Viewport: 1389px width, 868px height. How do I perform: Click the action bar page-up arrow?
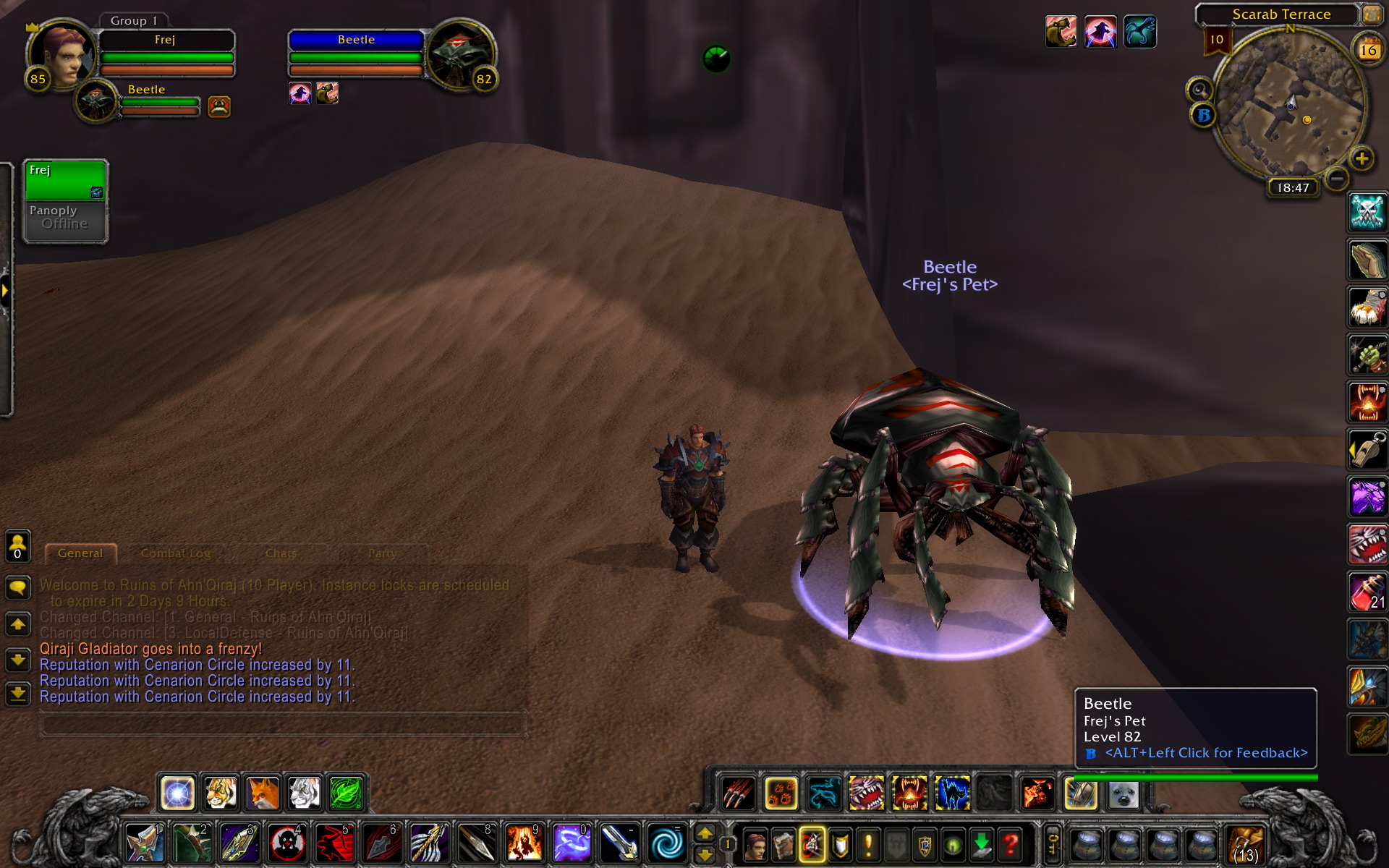[x=705, y=833]
